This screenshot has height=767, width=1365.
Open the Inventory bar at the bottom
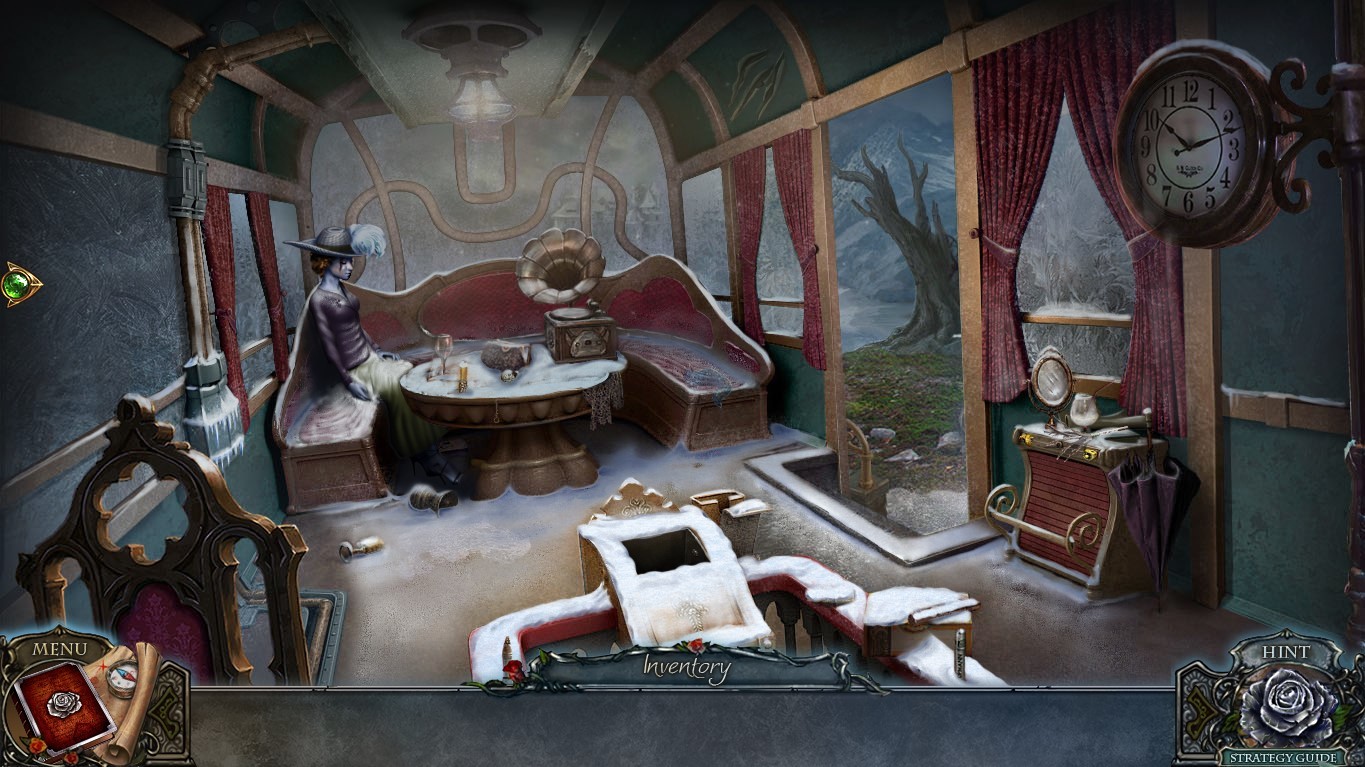click(x=688, y=668)
